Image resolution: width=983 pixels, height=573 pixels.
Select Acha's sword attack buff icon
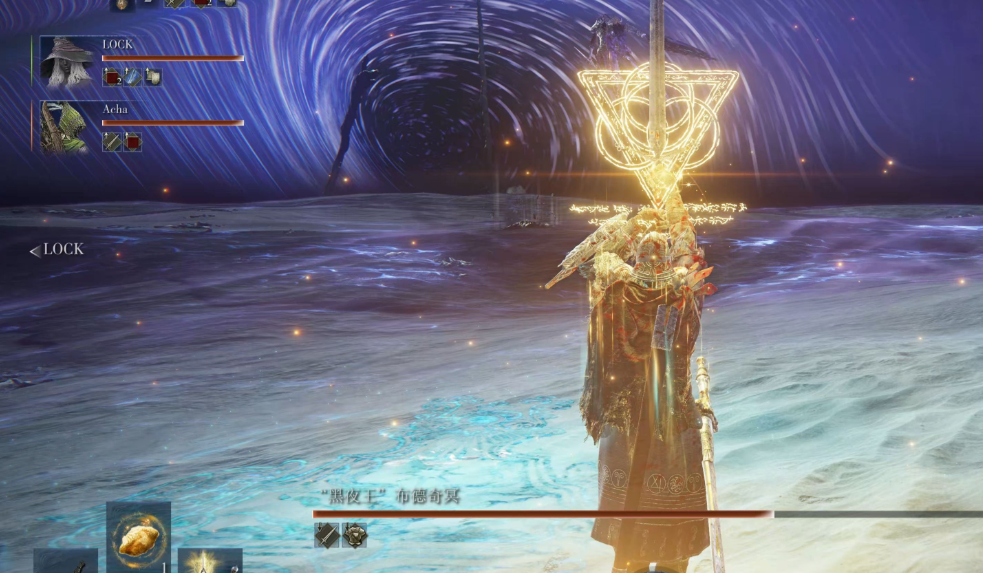[x=112, y=142]
